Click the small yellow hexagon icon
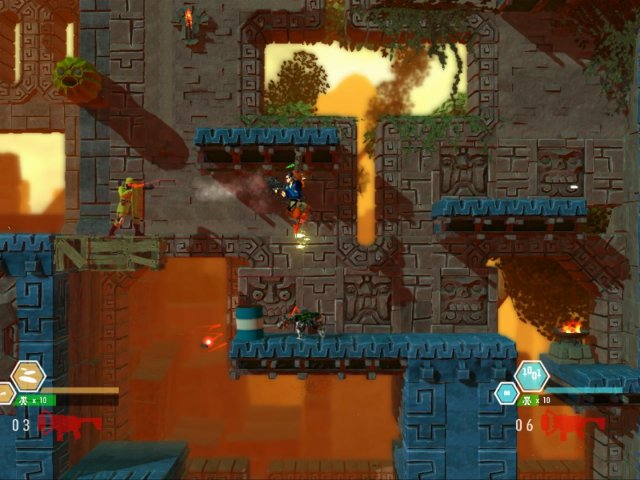Screen dimensions: 640x480 [x=5, y=394]
